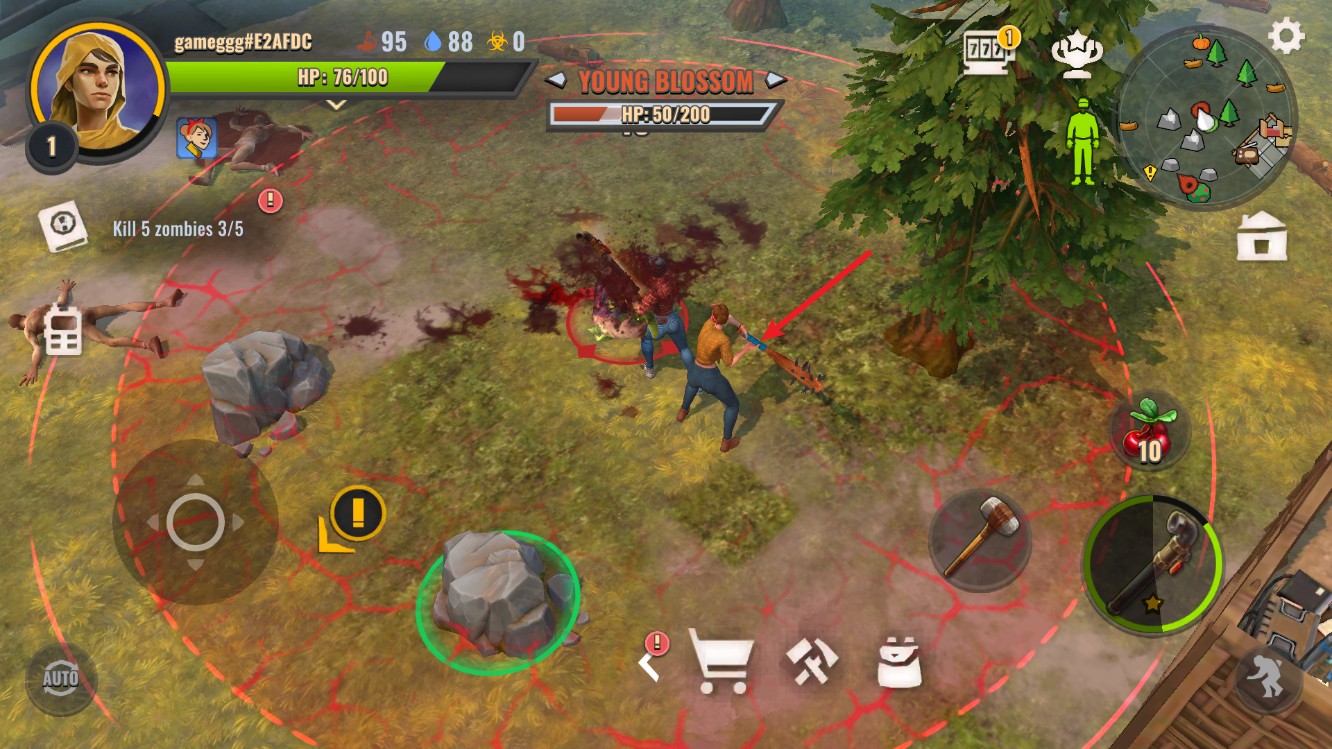Toggle the AUTO mode button
1332x749 pixels.
[61, 680]
